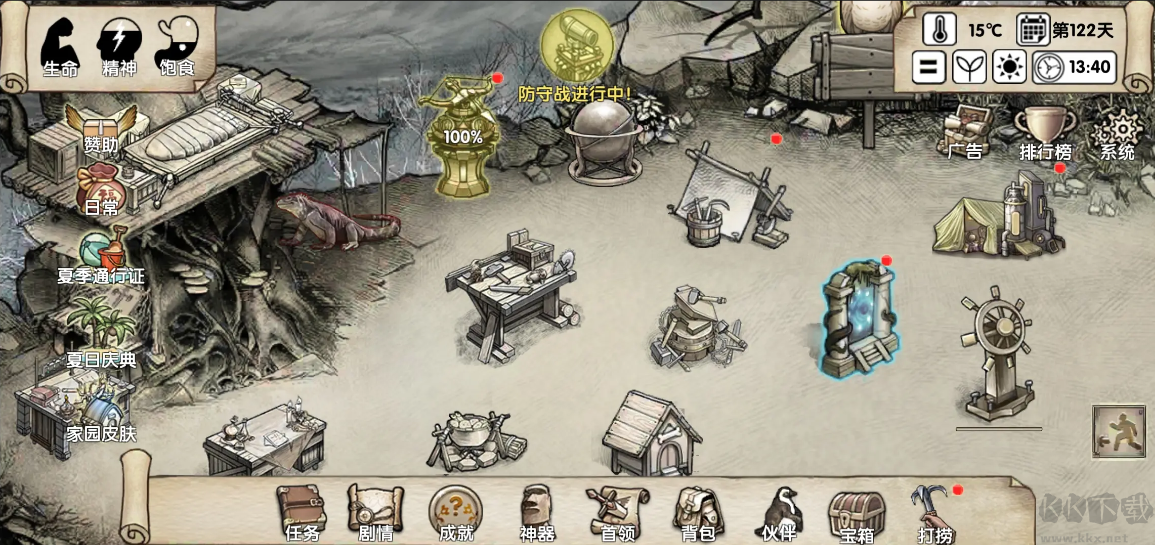Open the 赞助 sponsor icon
1155x545 pixels.
(x=99, y=128)
